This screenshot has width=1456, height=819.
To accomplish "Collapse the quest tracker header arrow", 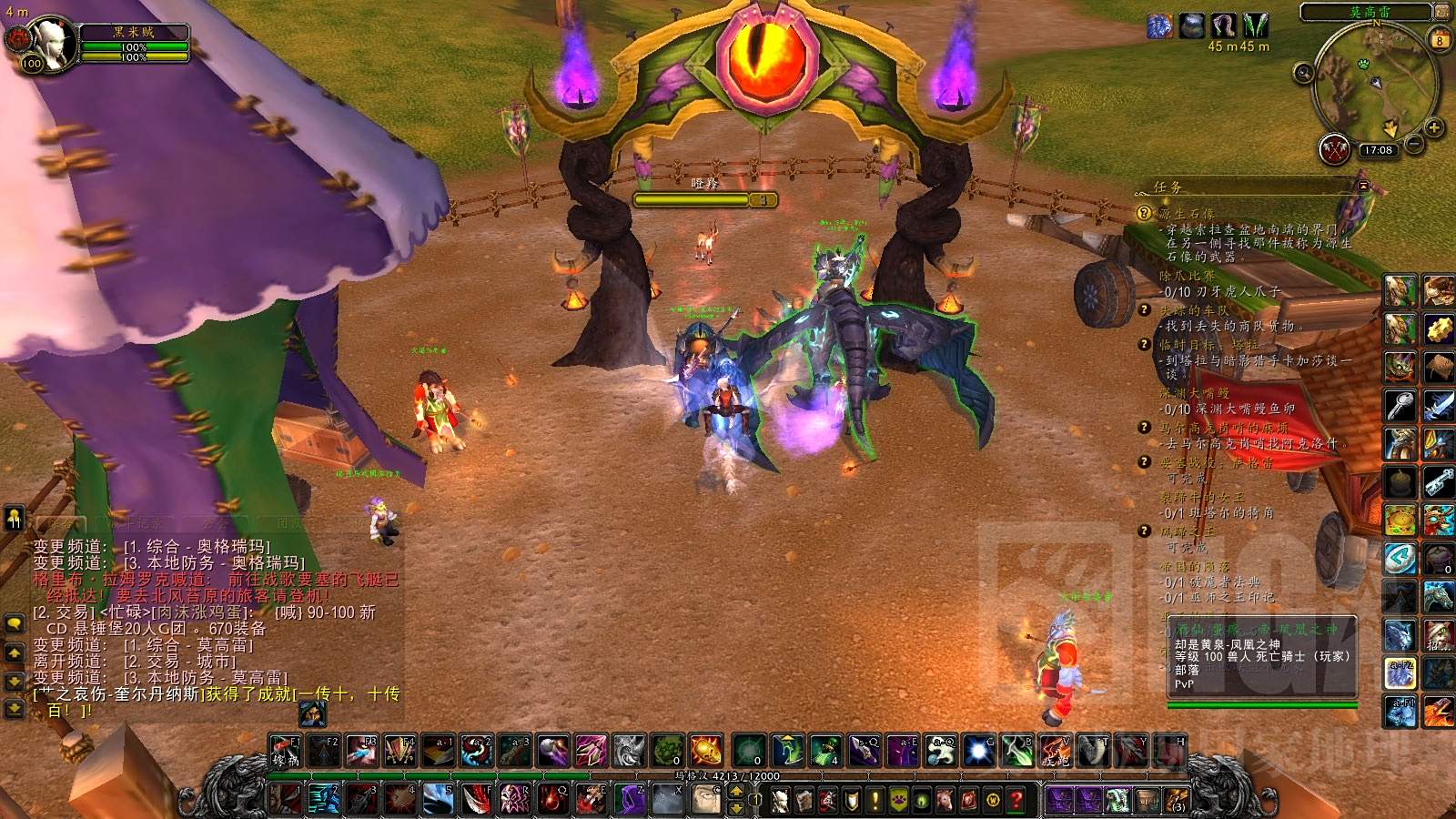I will click(1363, 186).
